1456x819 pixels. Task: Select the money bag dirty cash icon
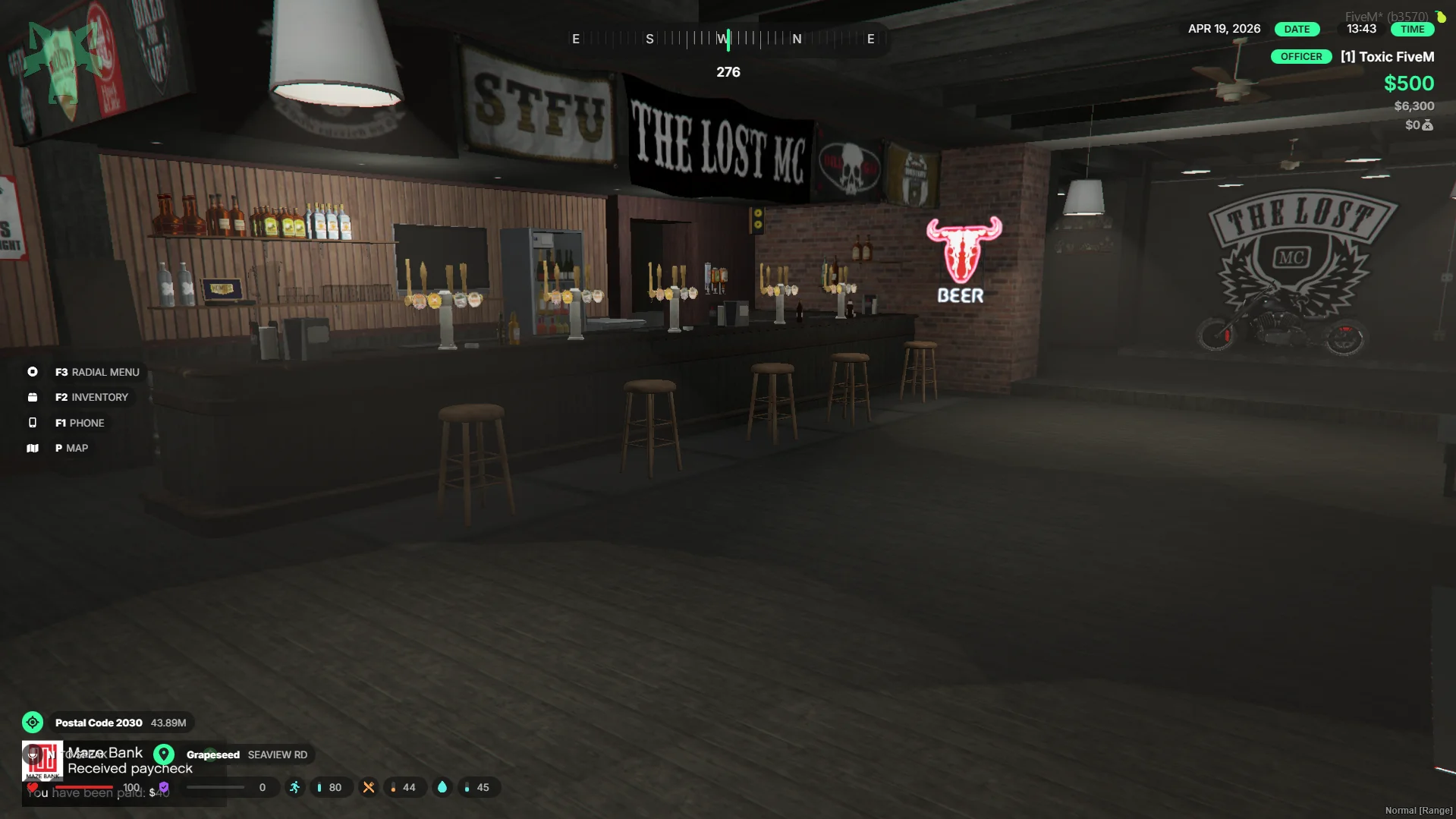click(1428, 125)
